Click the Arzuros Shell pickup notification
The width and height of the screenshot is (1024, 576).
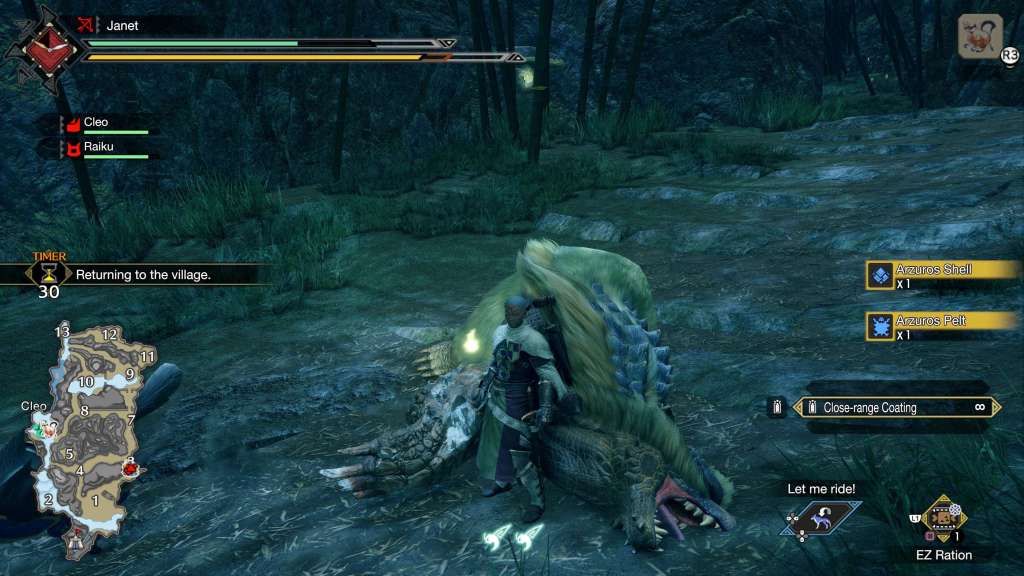pyautogui.click(x=934, y=275)
